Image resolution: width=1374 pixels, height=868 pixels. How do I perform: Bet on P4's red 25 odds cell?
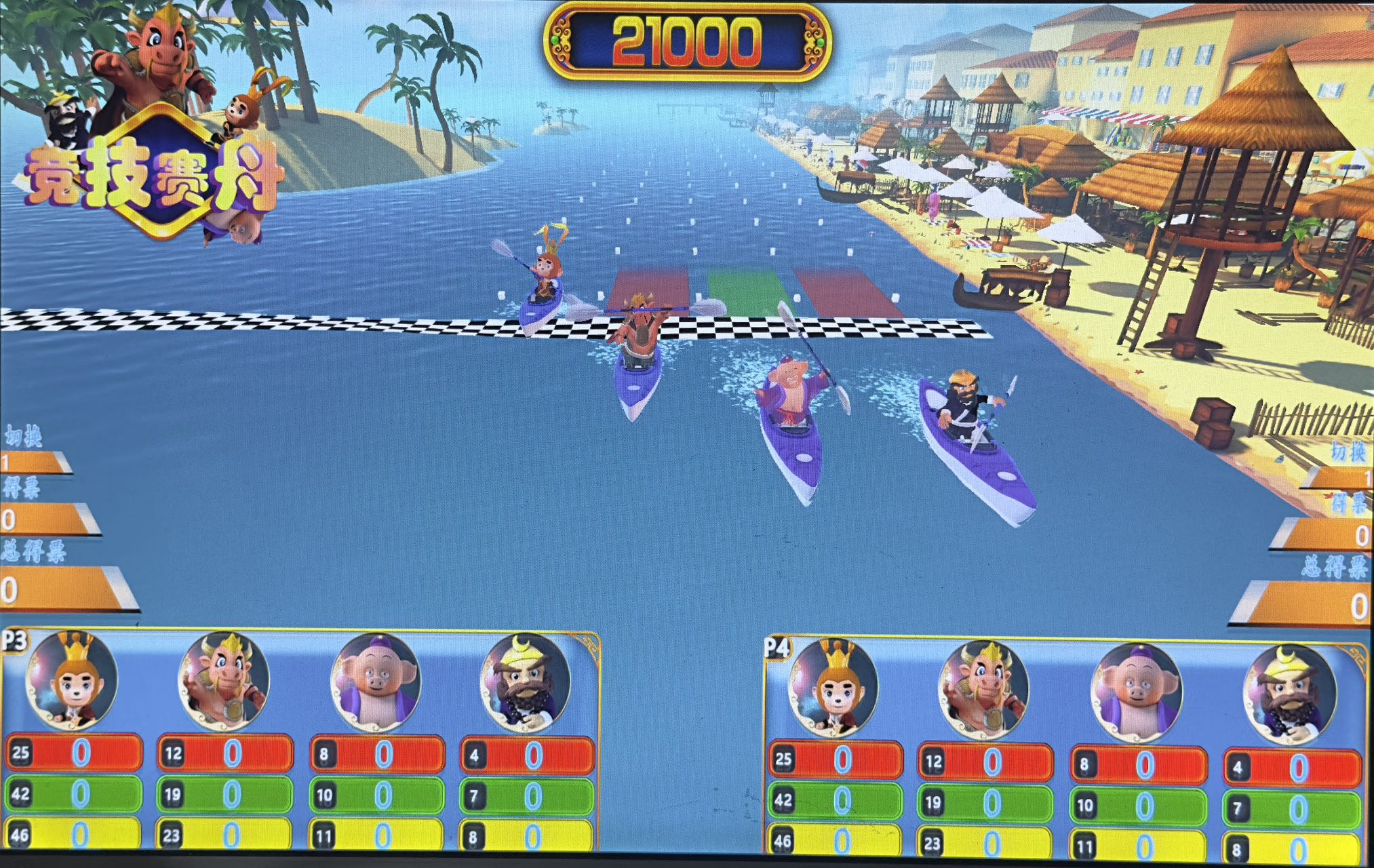[x=836, y=759]
